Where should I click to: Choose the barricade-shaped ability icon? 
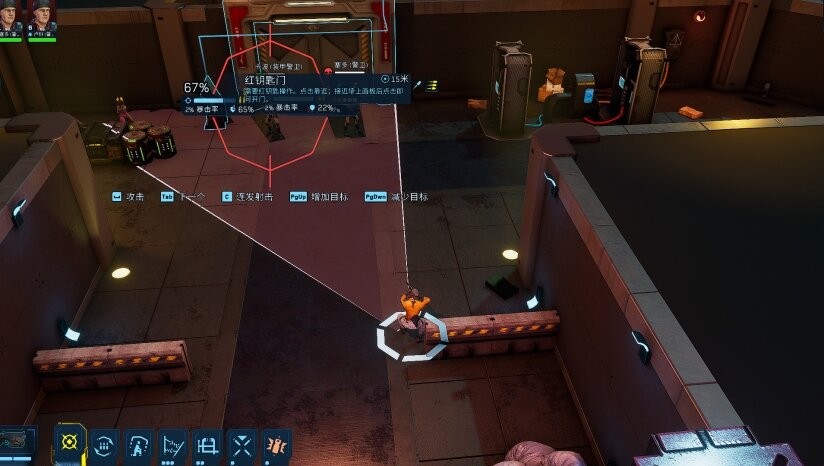click(x=207, y=443)
